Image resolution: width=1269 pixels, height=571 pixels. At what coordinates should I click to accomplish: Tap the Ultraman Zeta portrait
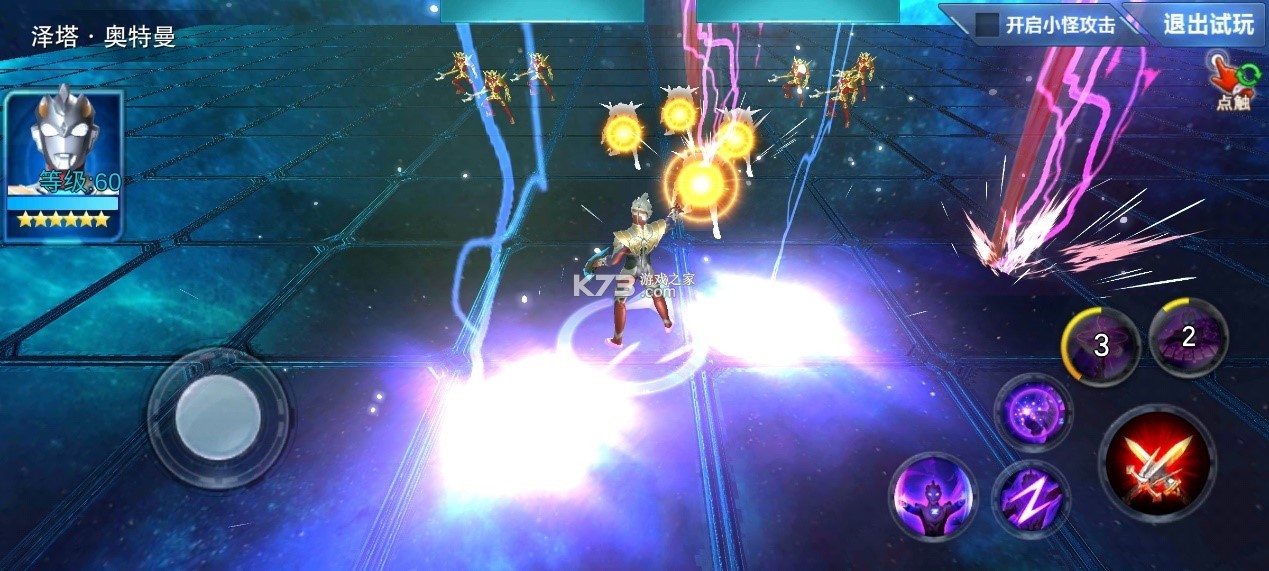64,164
